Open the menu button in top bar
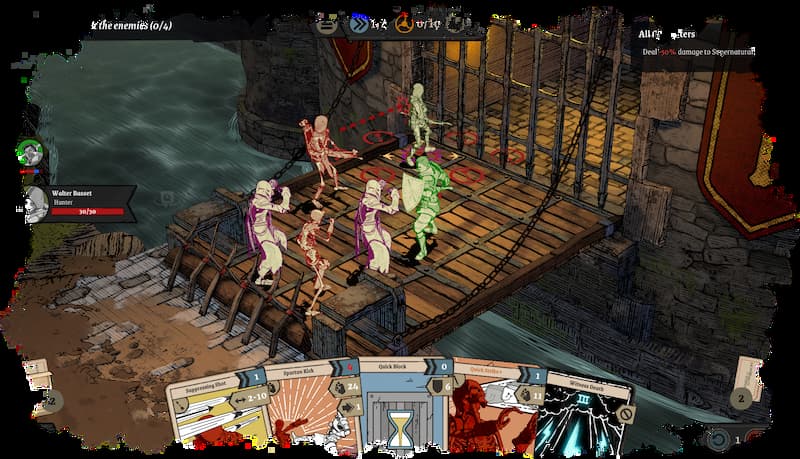800x459 pixels. [326, 23]
